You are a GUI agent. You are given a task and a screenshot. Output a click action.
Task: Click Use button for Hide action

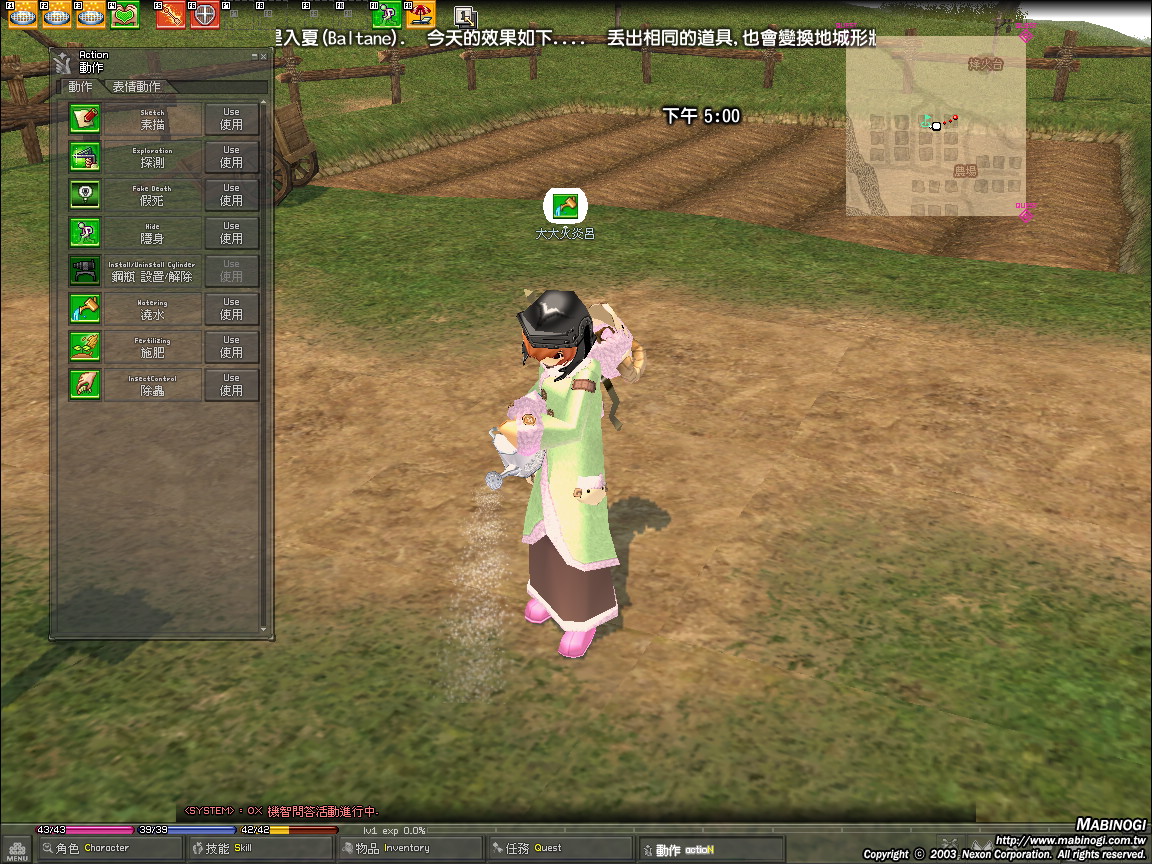(x=231, y=232)
